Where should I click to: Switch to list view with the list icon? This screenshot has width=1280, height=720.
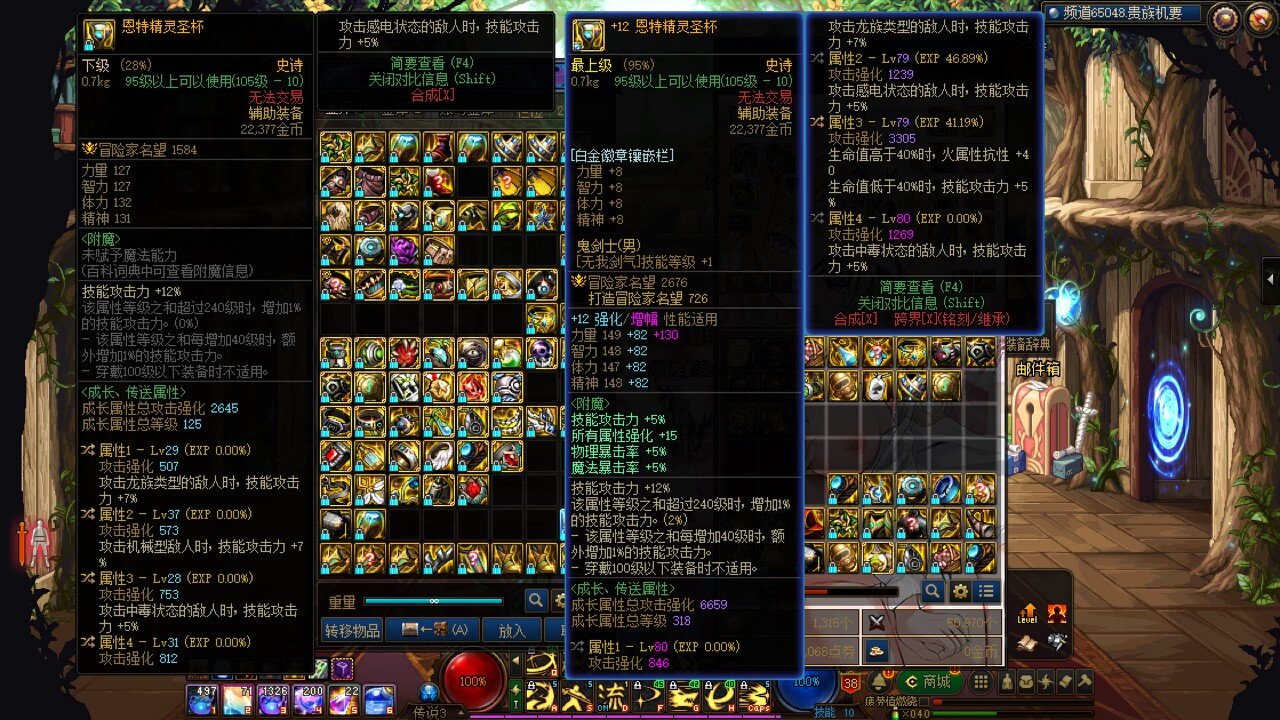pos(985,592)
